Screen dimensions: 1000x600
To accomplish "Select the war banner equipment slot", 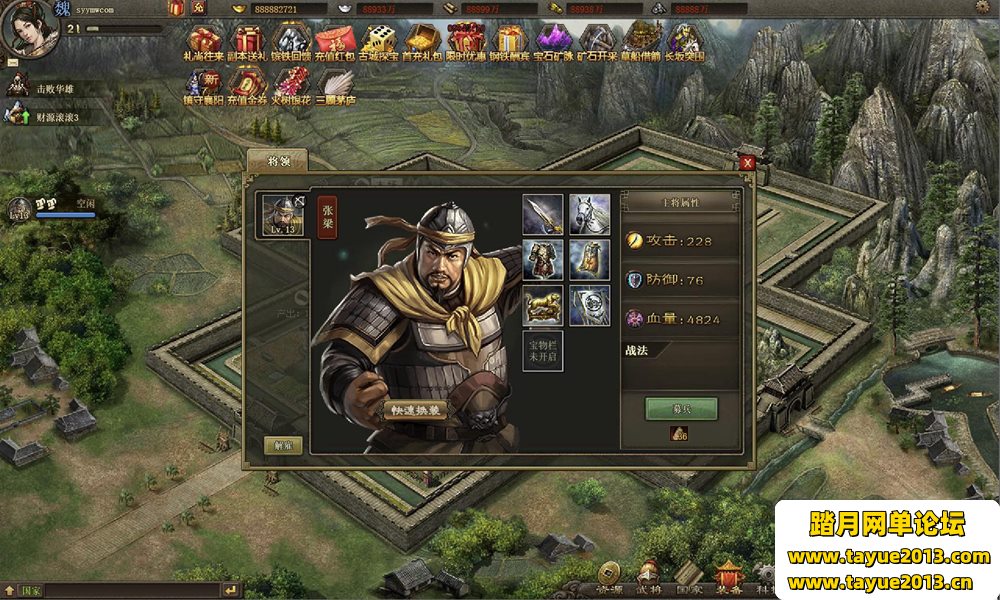I will [590, 305].
